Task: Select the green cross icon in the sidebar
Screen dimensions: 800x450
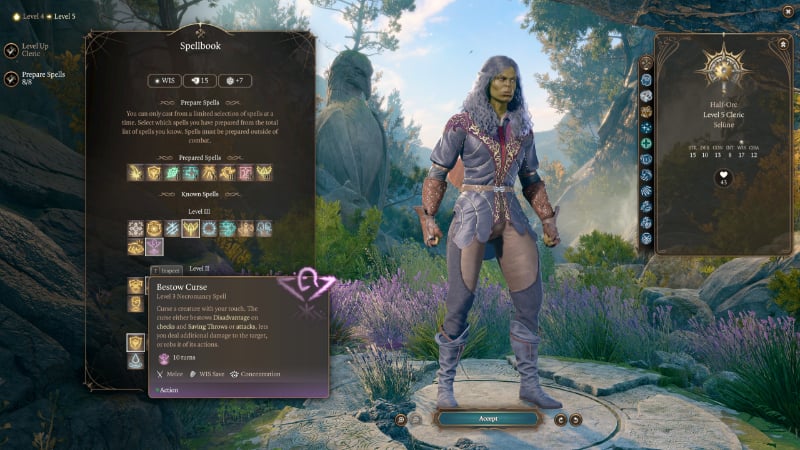Action: point(647,143)
